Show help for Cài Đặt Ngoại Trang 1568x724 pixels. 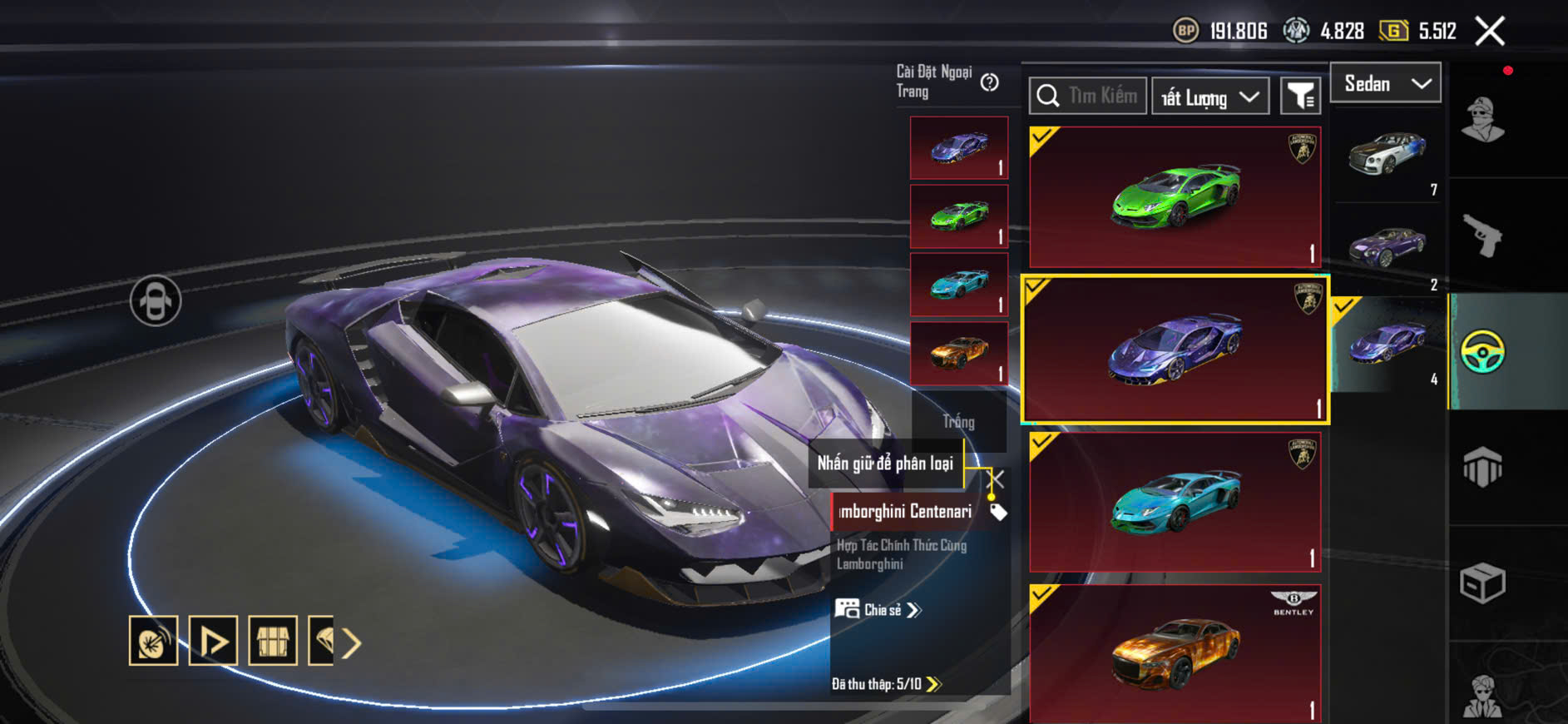tap(989, 82)
